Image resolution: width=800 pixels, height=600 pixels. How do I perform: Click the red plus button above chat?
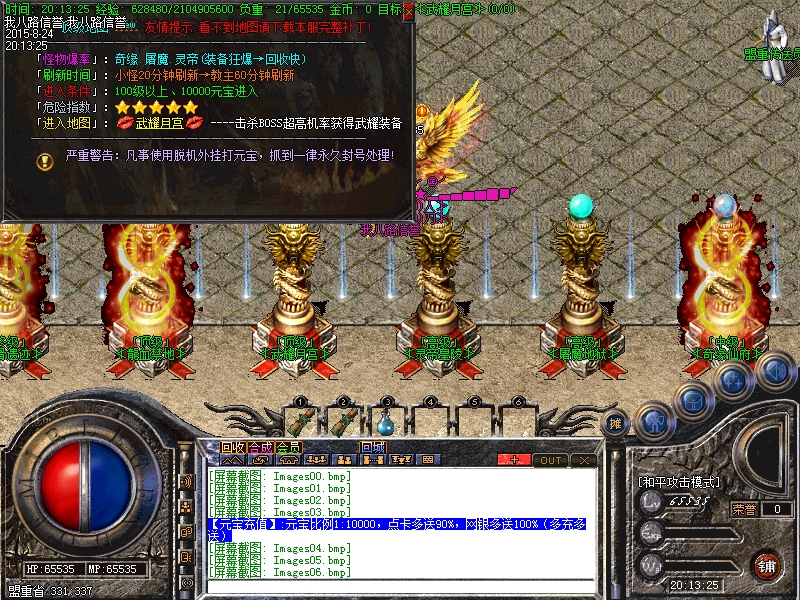click(514, 460)
